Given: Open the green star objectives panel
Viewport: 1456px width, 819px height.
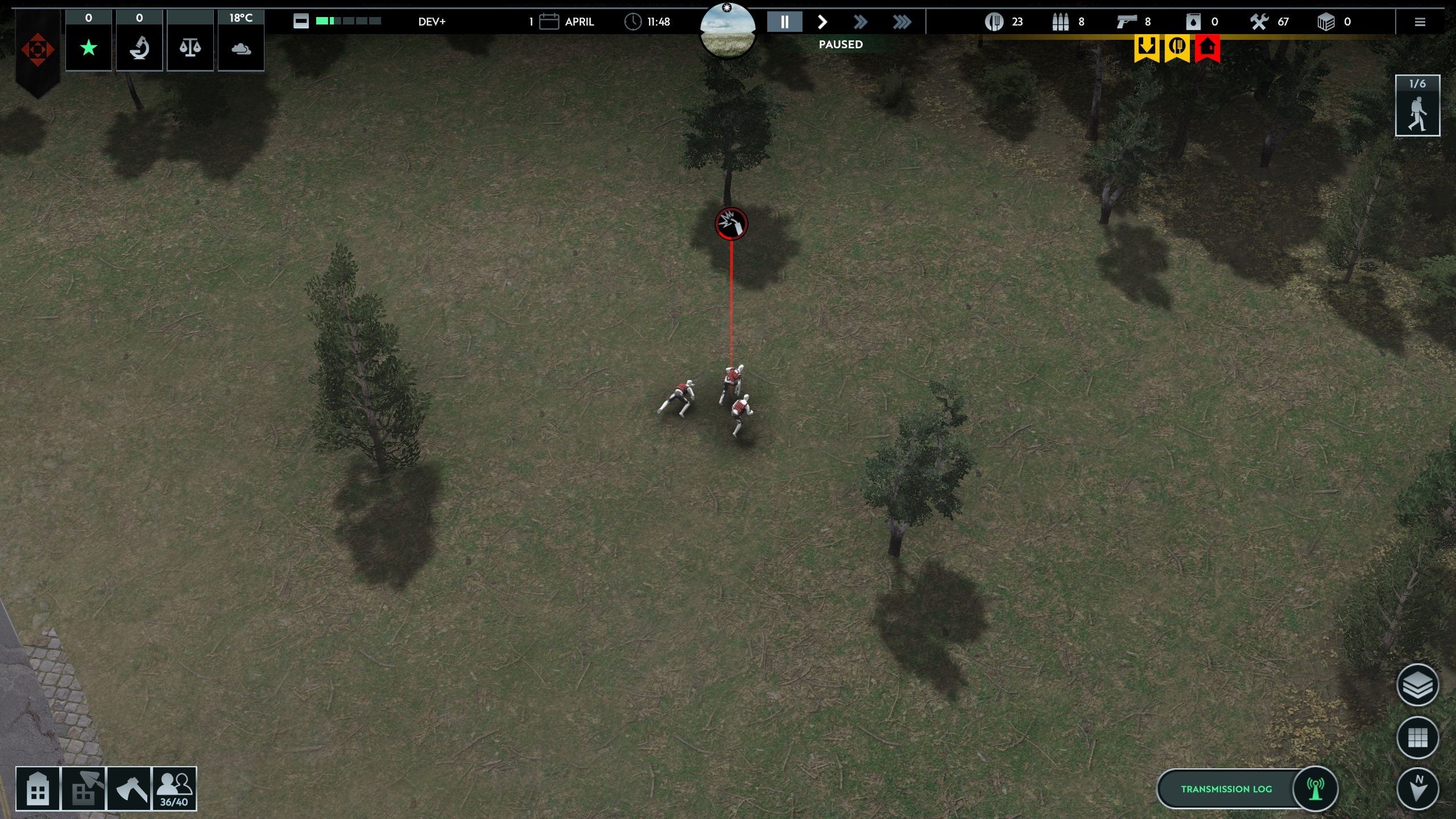Looking at the screenshot, I should tap(89, 48).
